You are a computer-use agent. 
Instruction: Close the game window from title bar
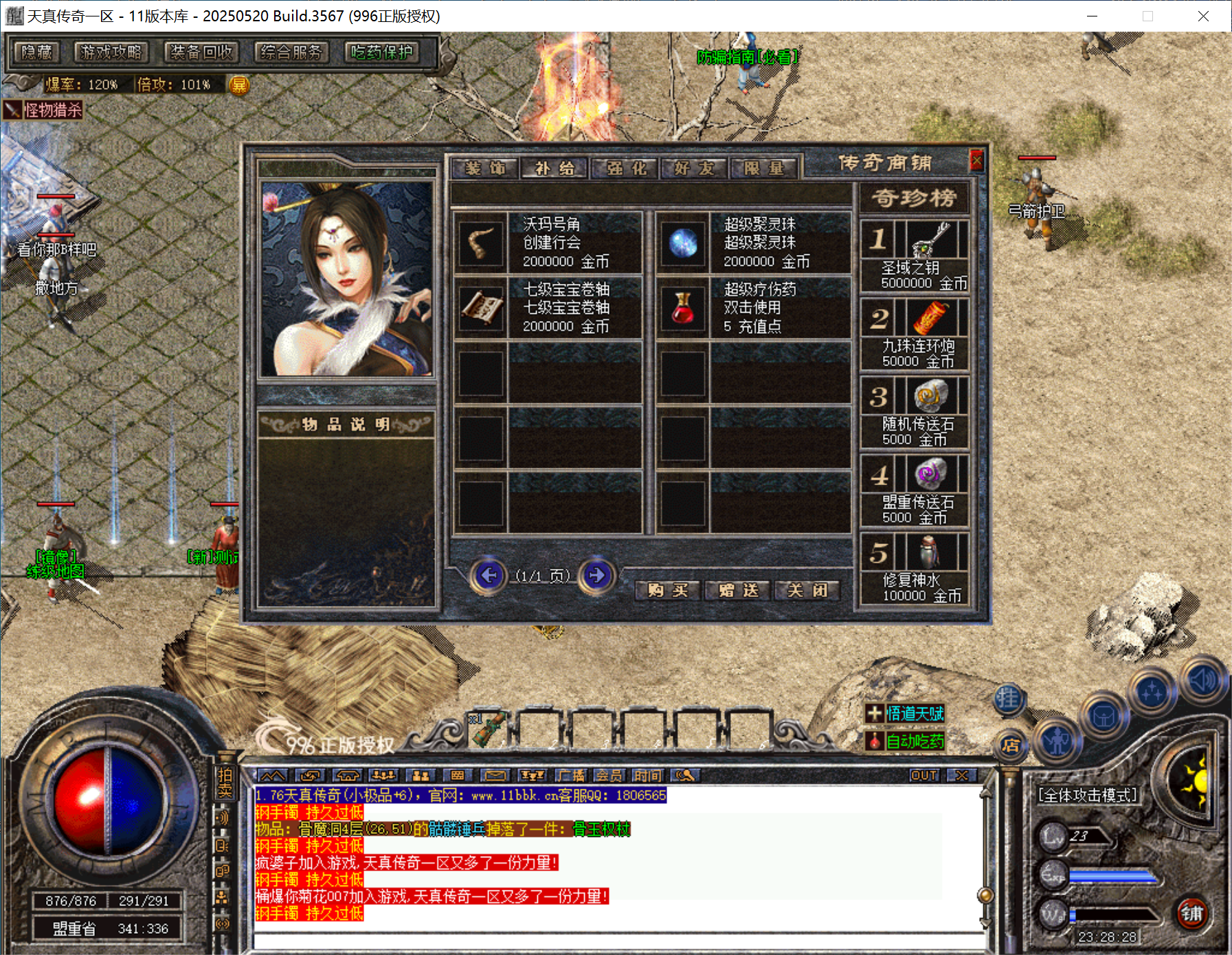click(x=1202, y=16)
